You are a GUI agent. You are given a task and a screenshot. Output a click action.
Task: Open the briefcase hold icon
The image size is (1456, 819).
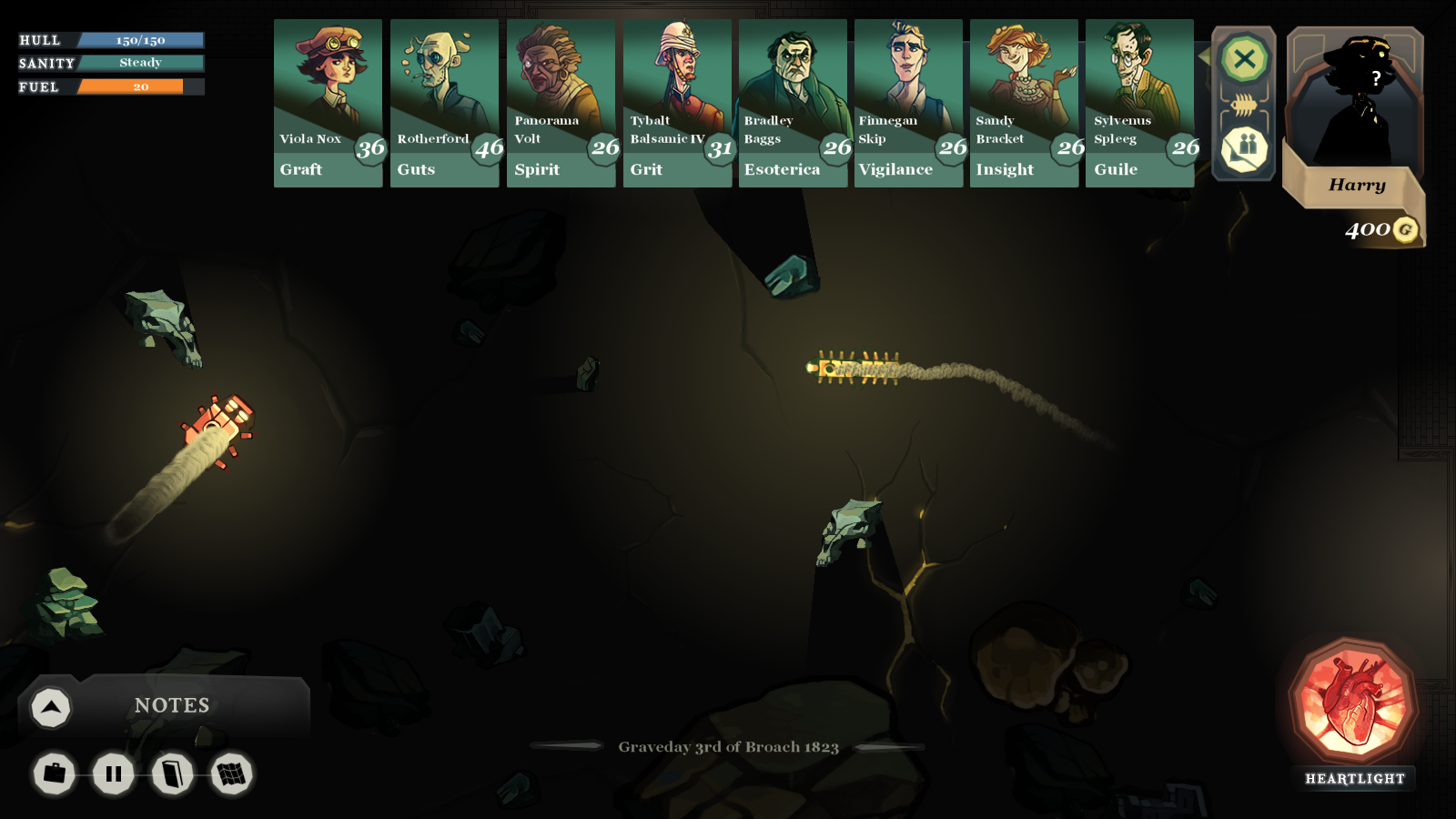(55, 774)
